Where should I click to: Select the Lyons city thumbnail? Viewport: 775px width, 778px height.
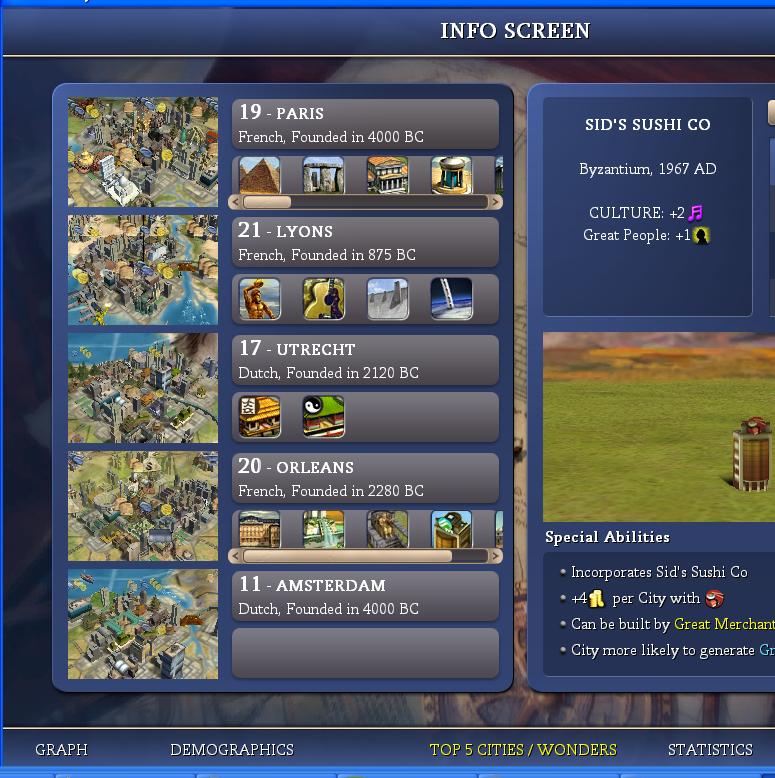click(143, 270)
